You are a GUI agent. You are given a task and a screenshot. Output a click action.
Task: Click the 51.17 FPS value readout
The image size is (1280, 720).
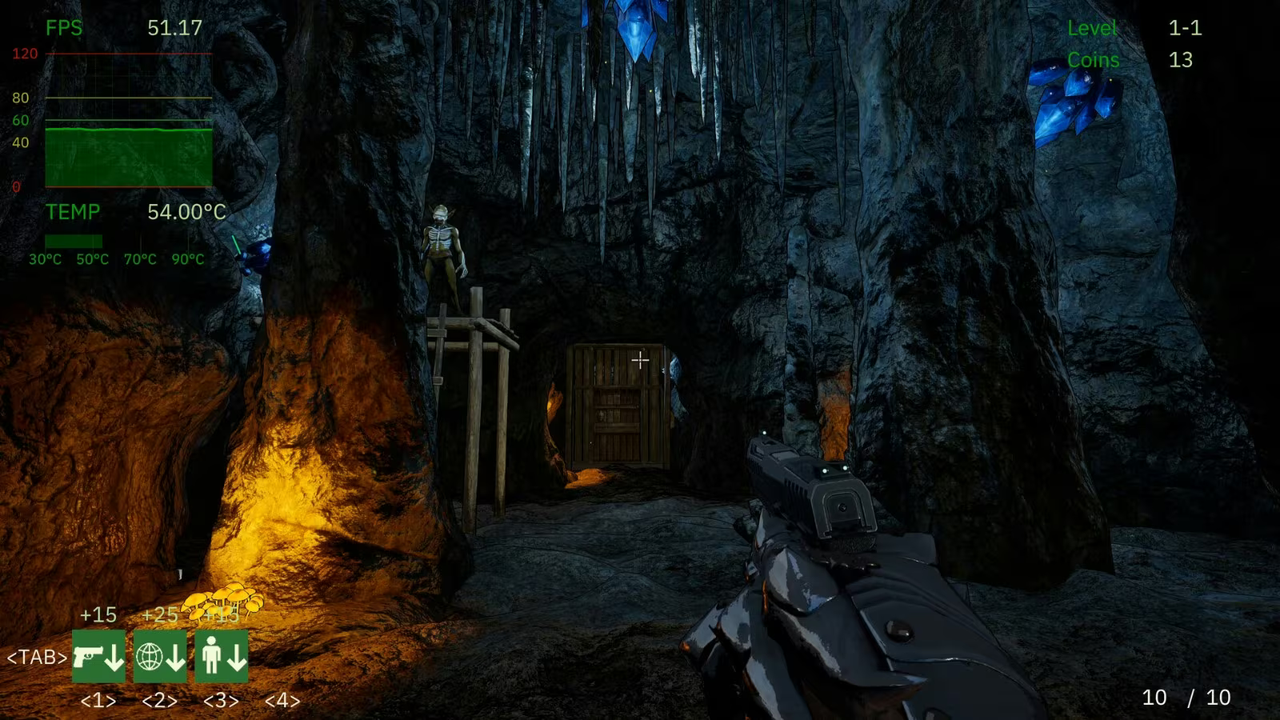click(174, 27)
